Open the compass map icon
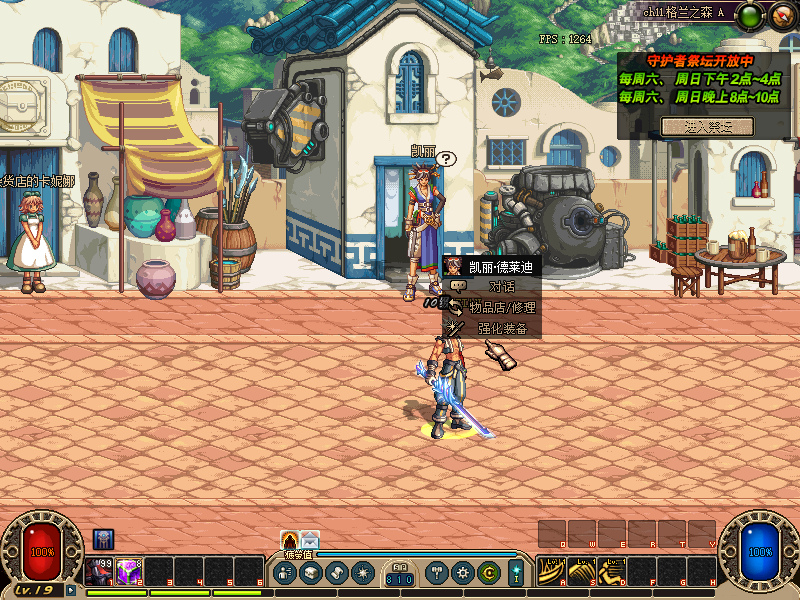The image size is (800, 600). [780, 15]
